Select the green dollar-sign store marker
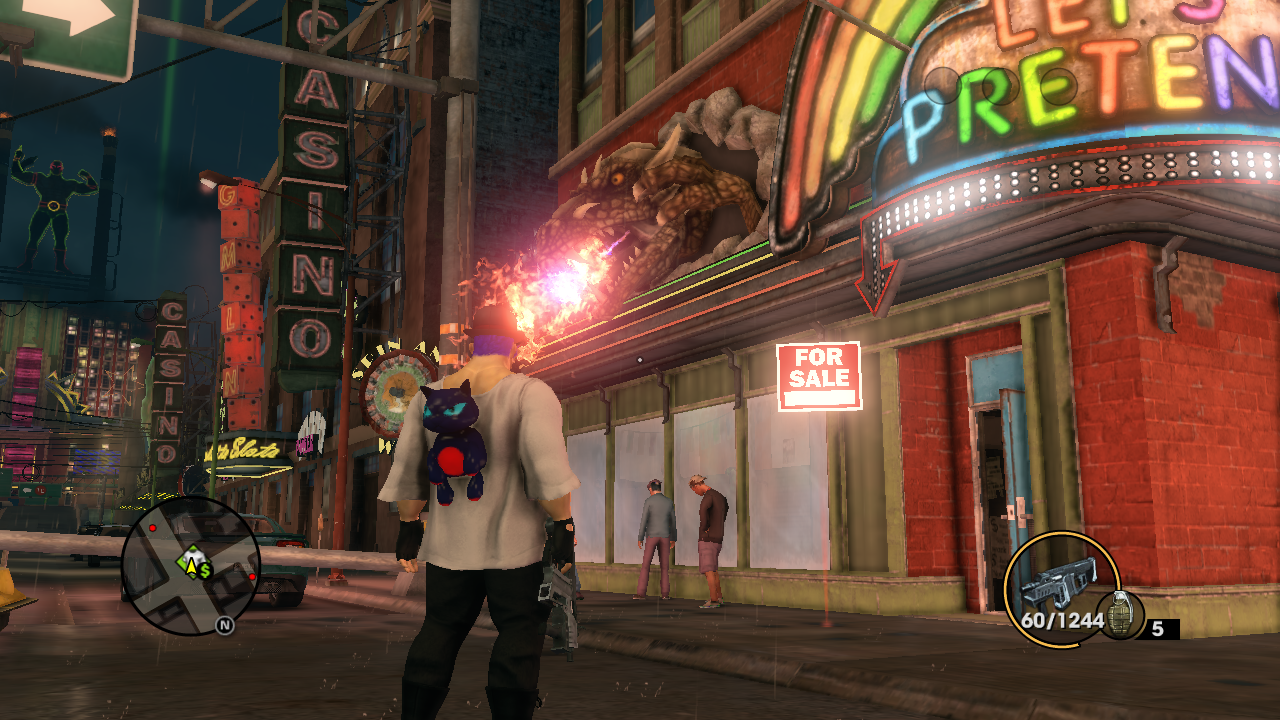 coord(204,571)
